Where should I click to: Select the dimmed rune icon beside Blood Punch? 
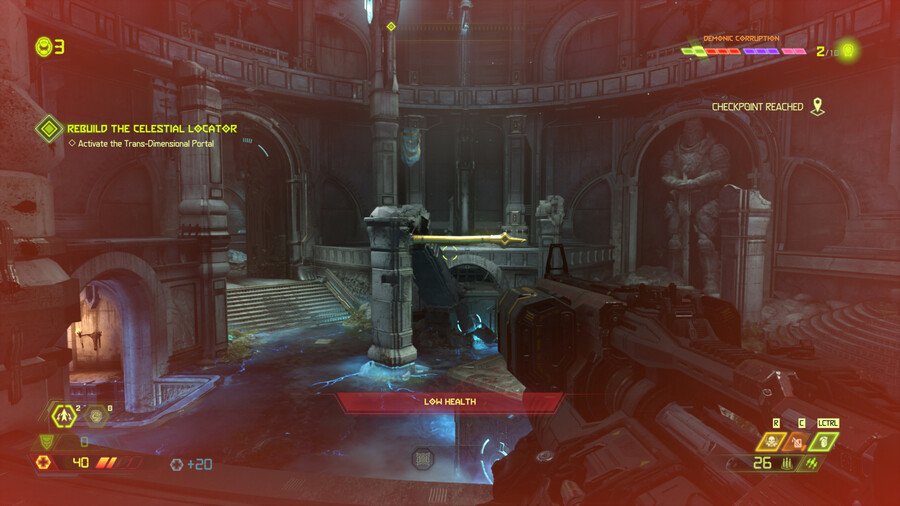(97, 416)
